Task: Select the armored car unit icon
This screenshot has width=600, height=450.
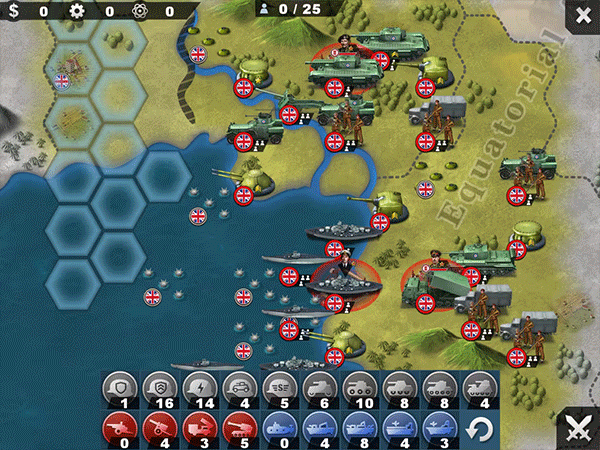Action: click(239, 388)
